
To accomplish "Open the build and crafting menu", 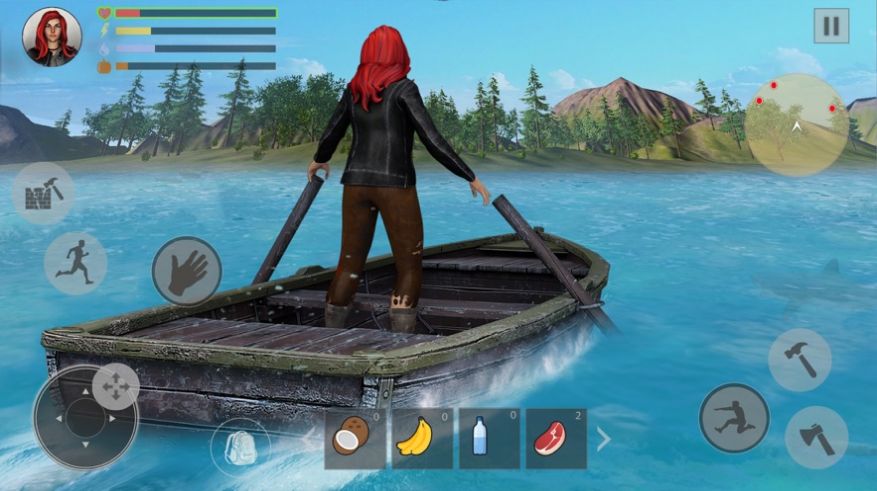I will [x=44, y=192].
